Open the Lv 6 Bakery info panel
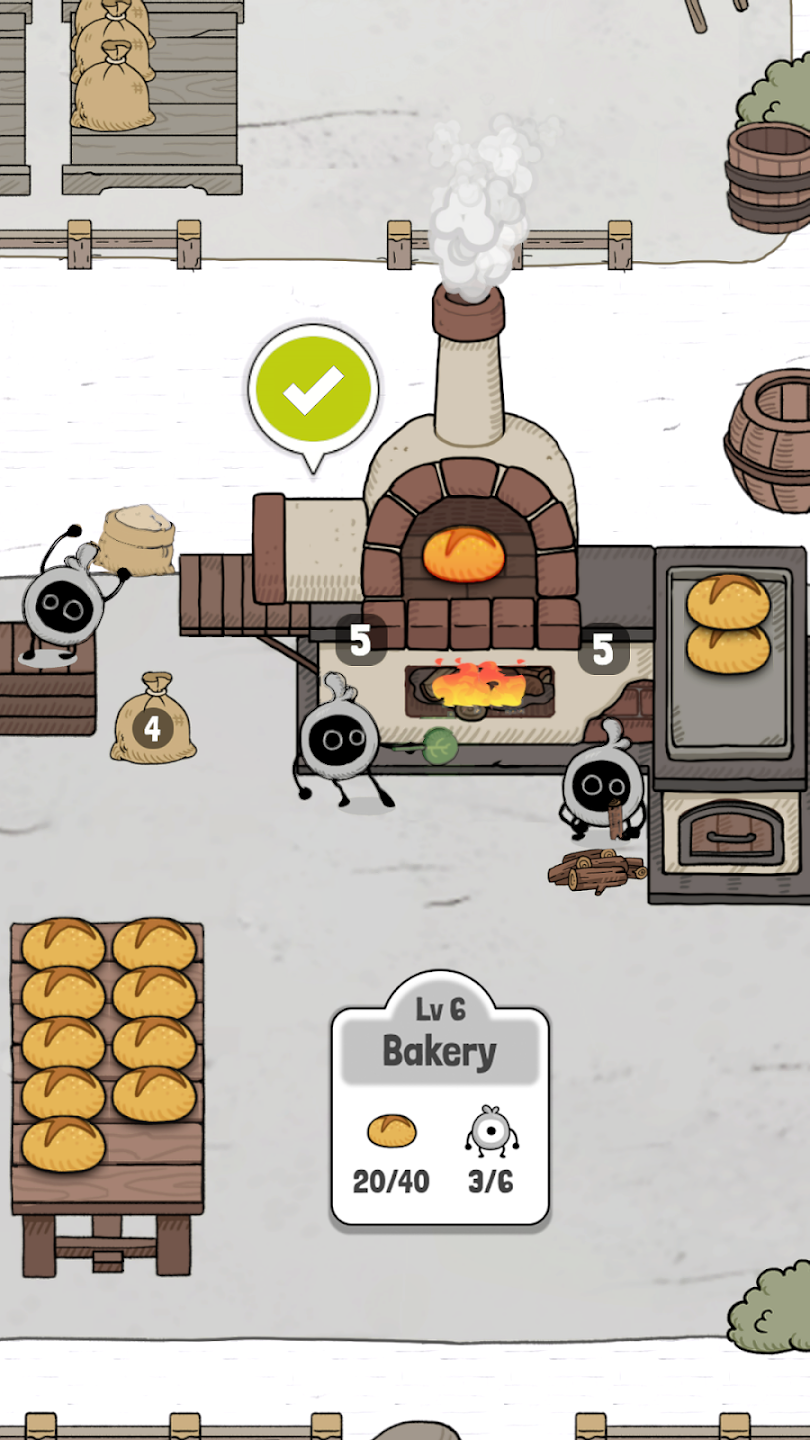The width and height of the screenshot is (810, 1440). pos(440,1097)
